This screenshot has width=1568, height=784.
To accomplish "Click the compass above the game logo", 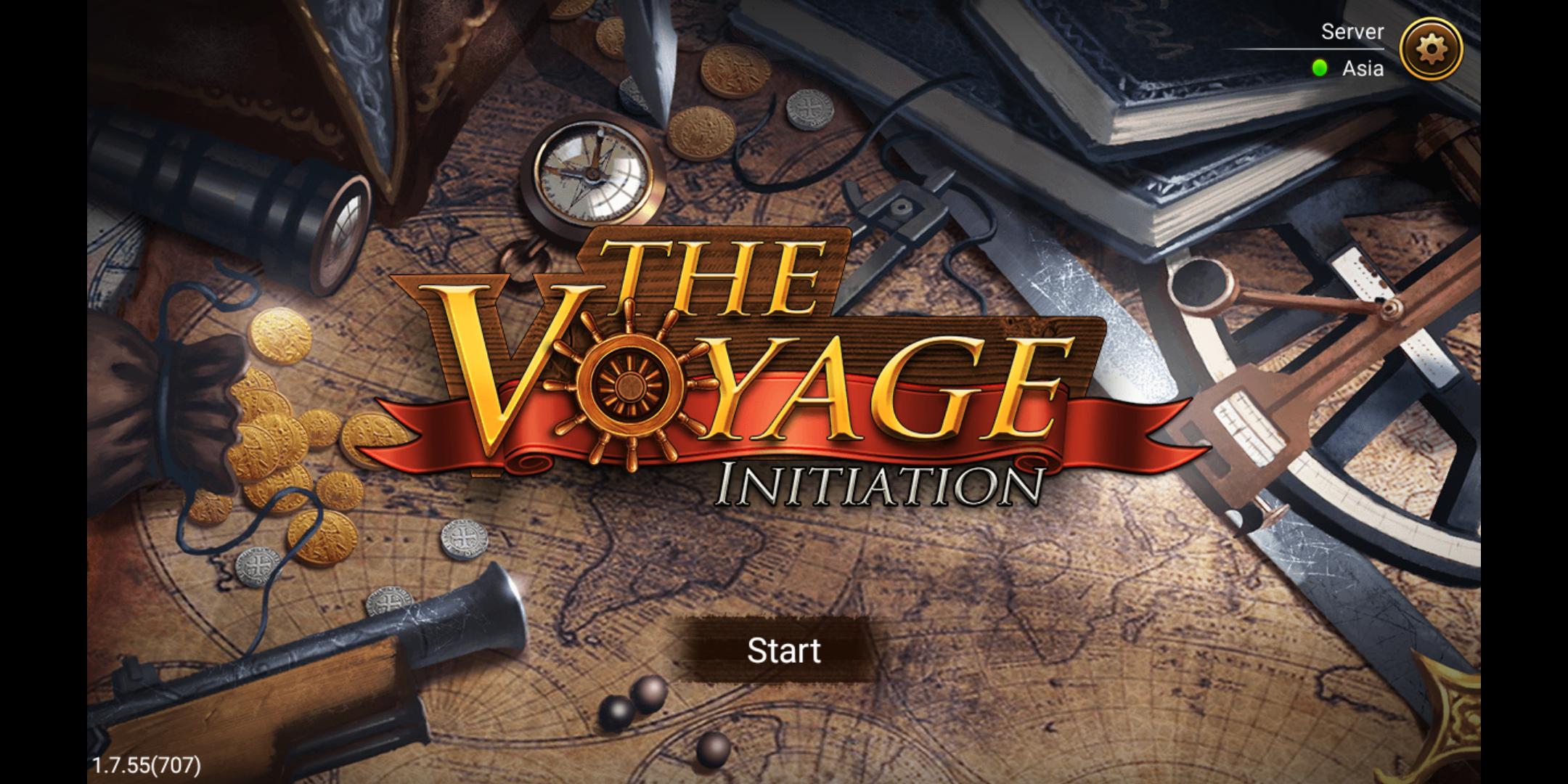I will 594,172.
